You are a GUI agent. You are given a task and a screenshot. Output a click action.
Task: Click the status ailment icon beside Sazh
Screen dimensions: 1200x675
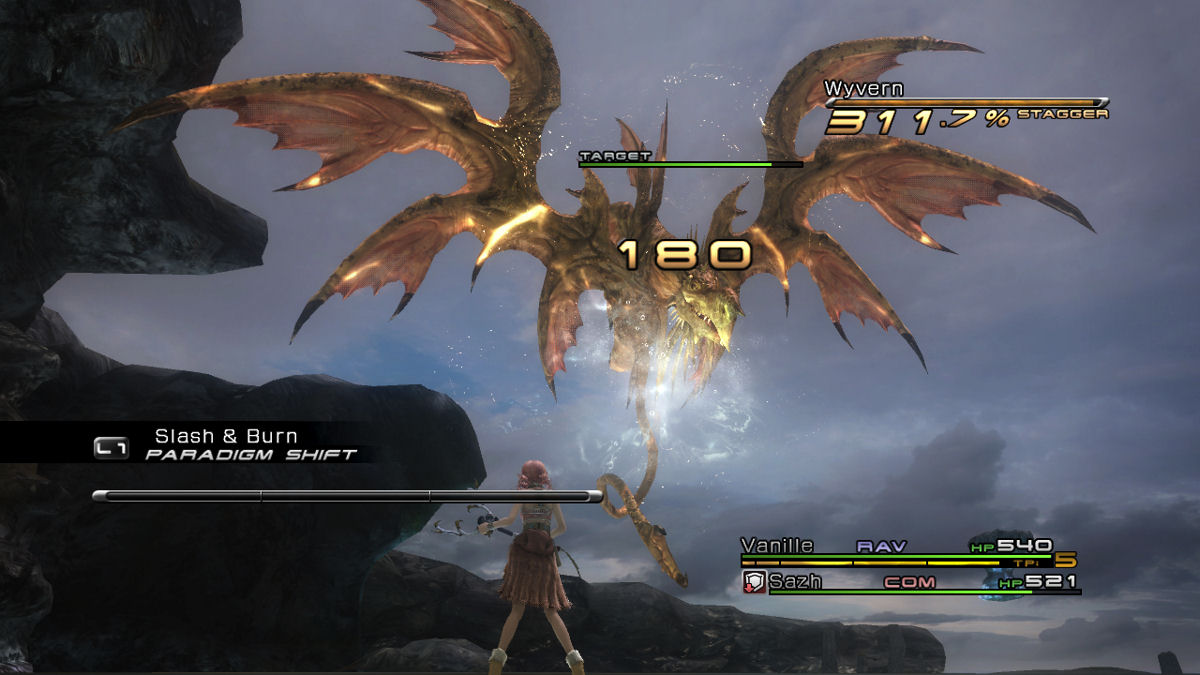coord(754,582)
